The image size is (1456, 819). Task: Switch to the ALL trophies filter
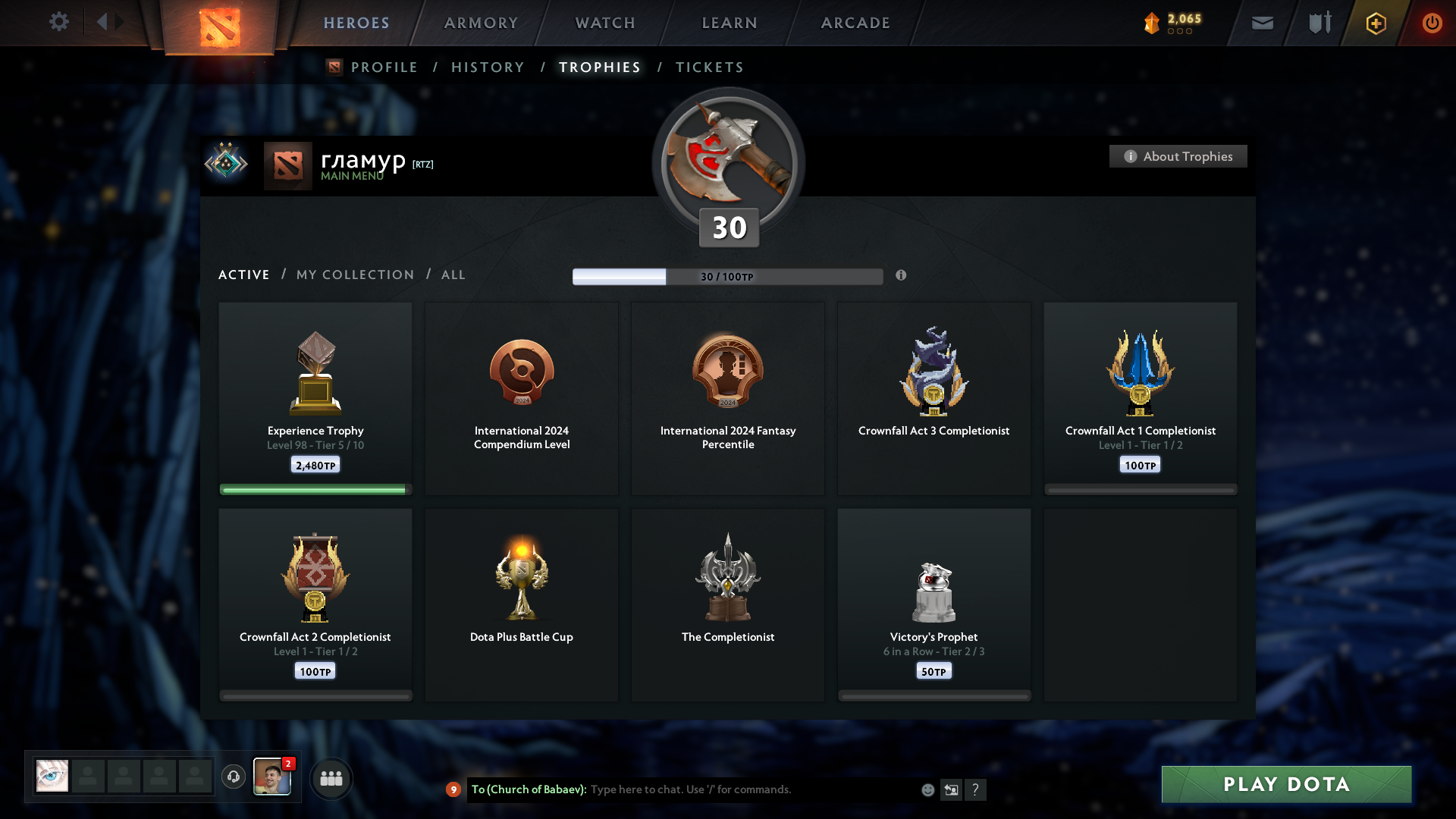[x=453, y=275]
